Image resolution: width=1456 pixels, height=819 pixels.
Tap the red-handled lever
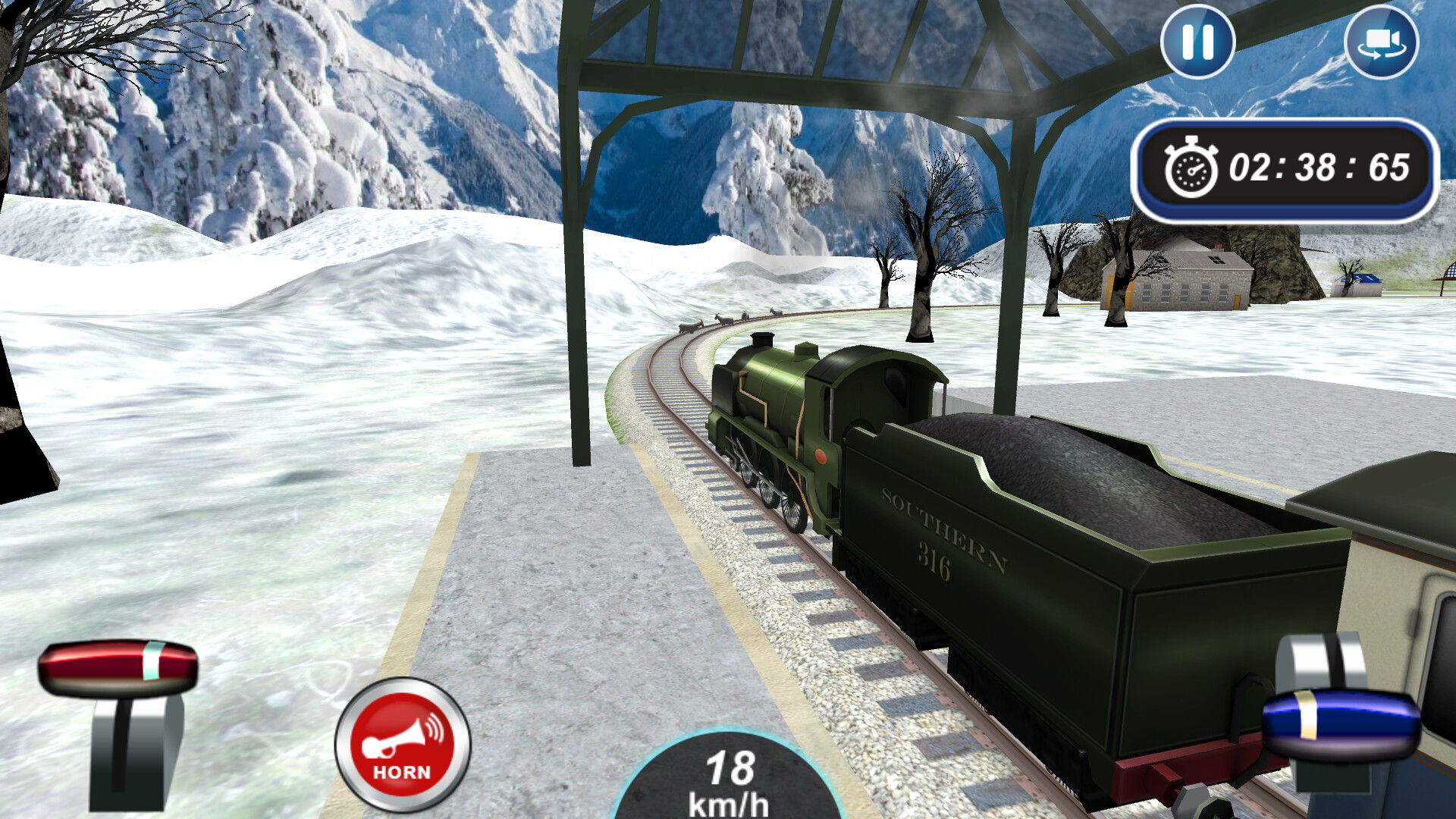click(118, 667)
